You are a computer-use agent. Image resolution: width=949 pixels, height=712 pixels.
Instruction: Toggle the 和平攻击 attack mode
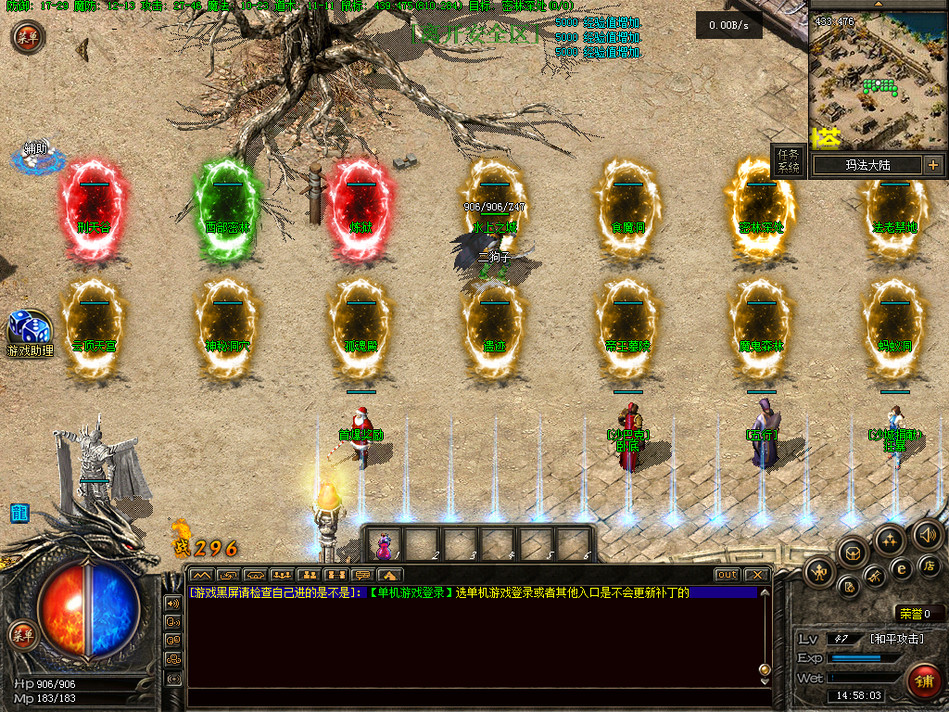[896, 638]
